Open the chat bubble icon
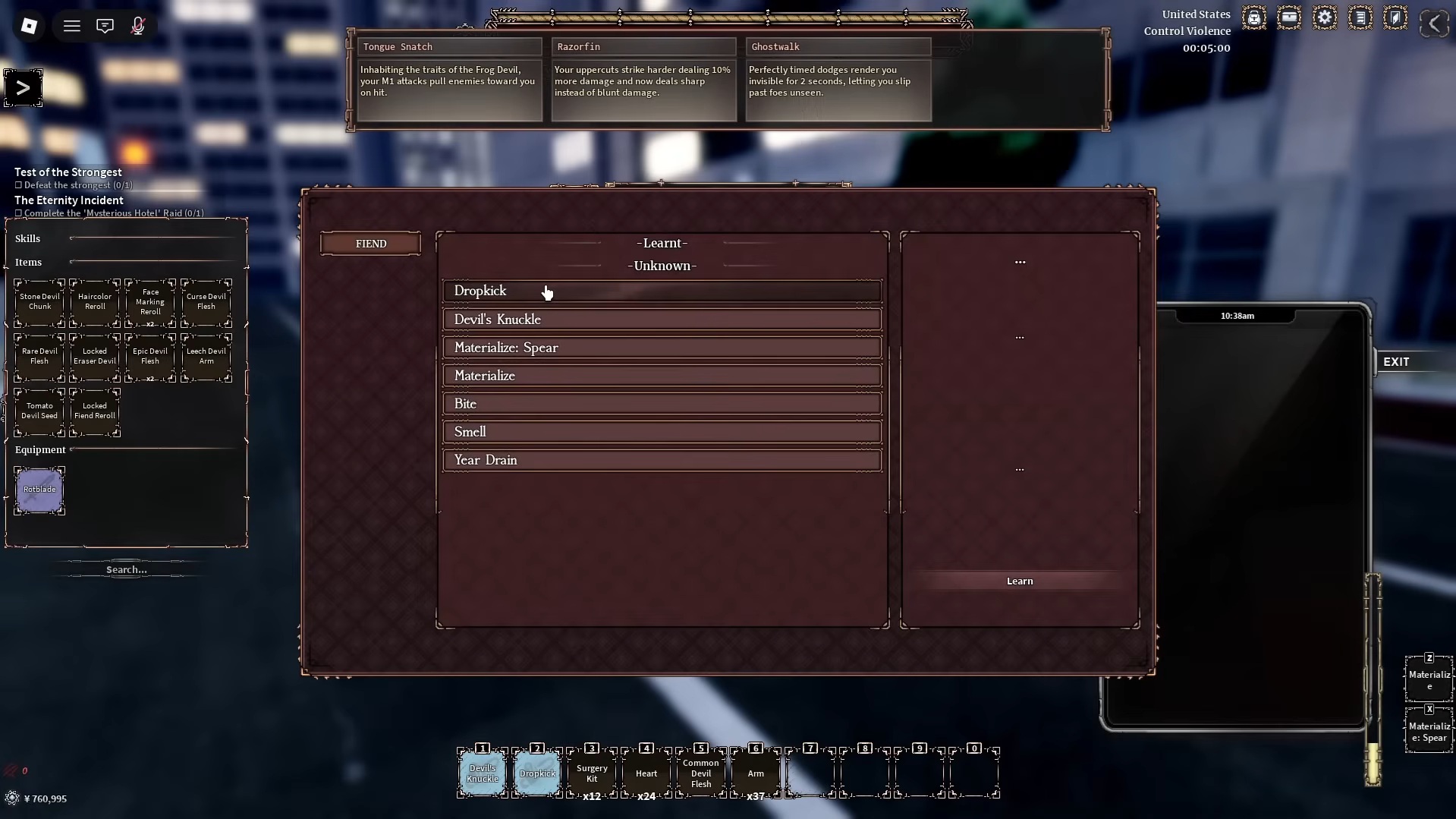Screen dimensions: 1456x819 tap(105, 25)
